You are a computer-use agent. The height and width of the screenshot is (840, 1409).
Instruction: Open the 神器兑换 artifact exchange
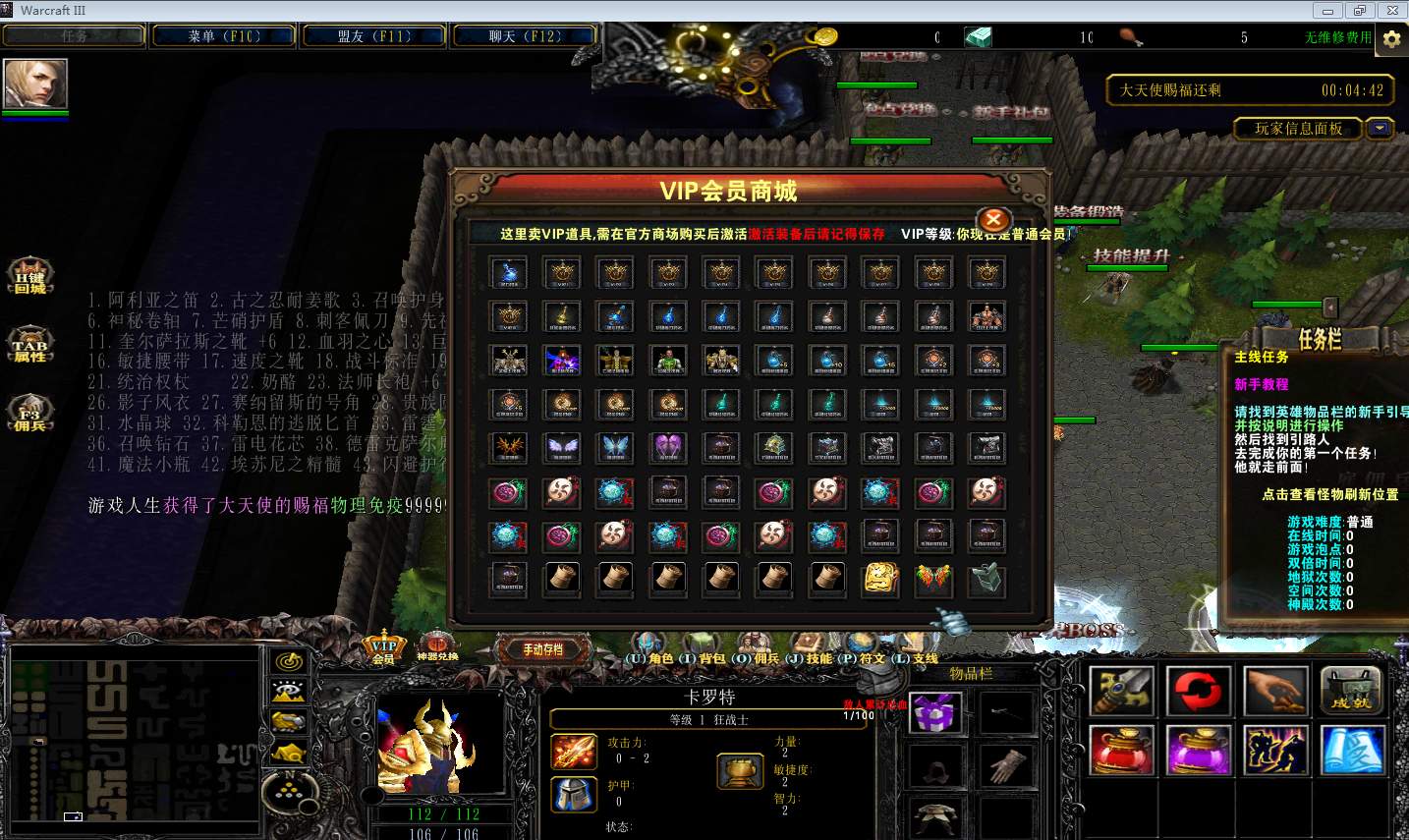click(x=437, y=646)
